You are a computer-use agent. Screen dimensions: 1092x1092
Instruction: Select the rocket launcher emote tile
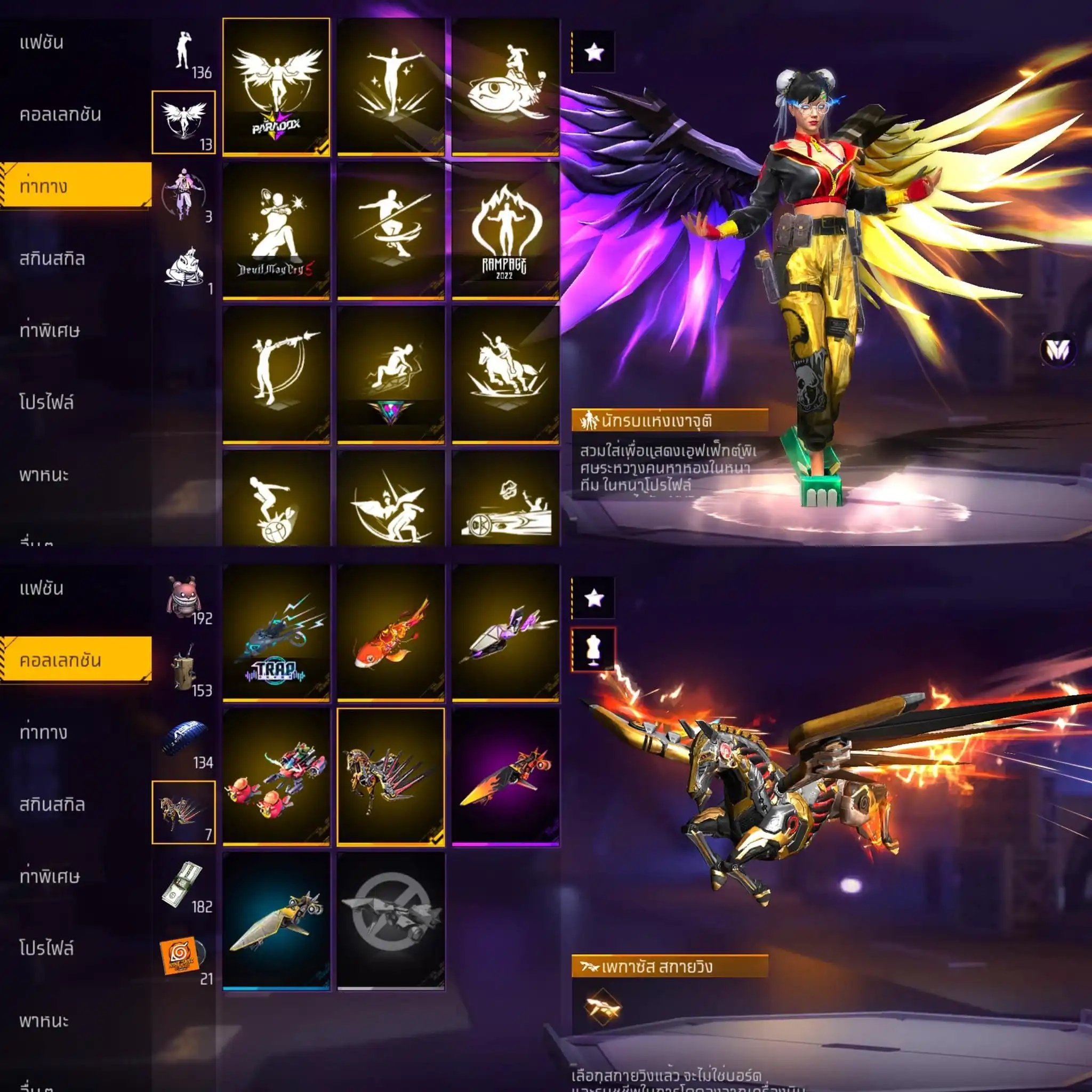pos(276,374)
